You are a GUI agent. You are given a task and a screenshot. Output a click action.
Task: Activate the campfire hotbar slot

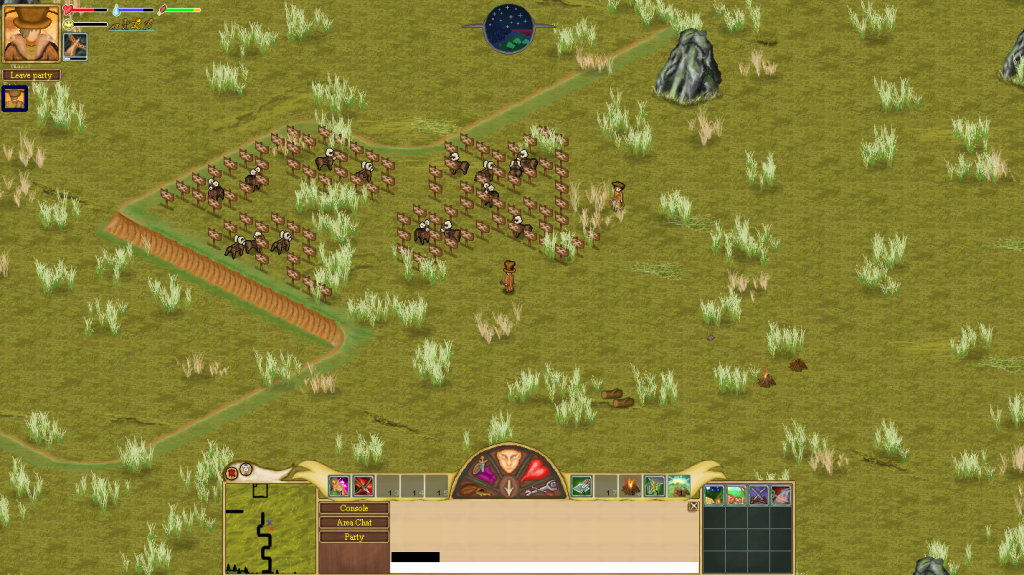630,487
